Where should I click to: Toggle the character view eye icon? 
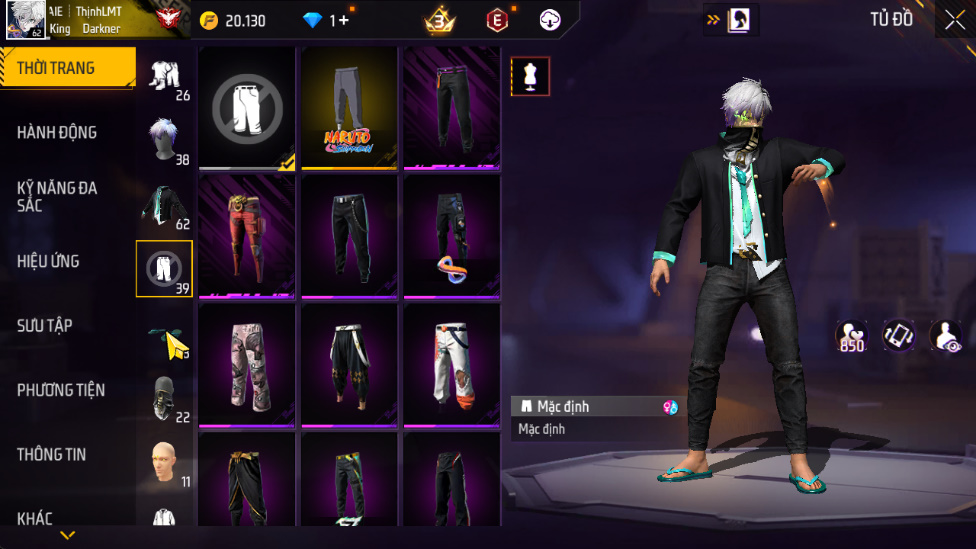tap(945, 336)
